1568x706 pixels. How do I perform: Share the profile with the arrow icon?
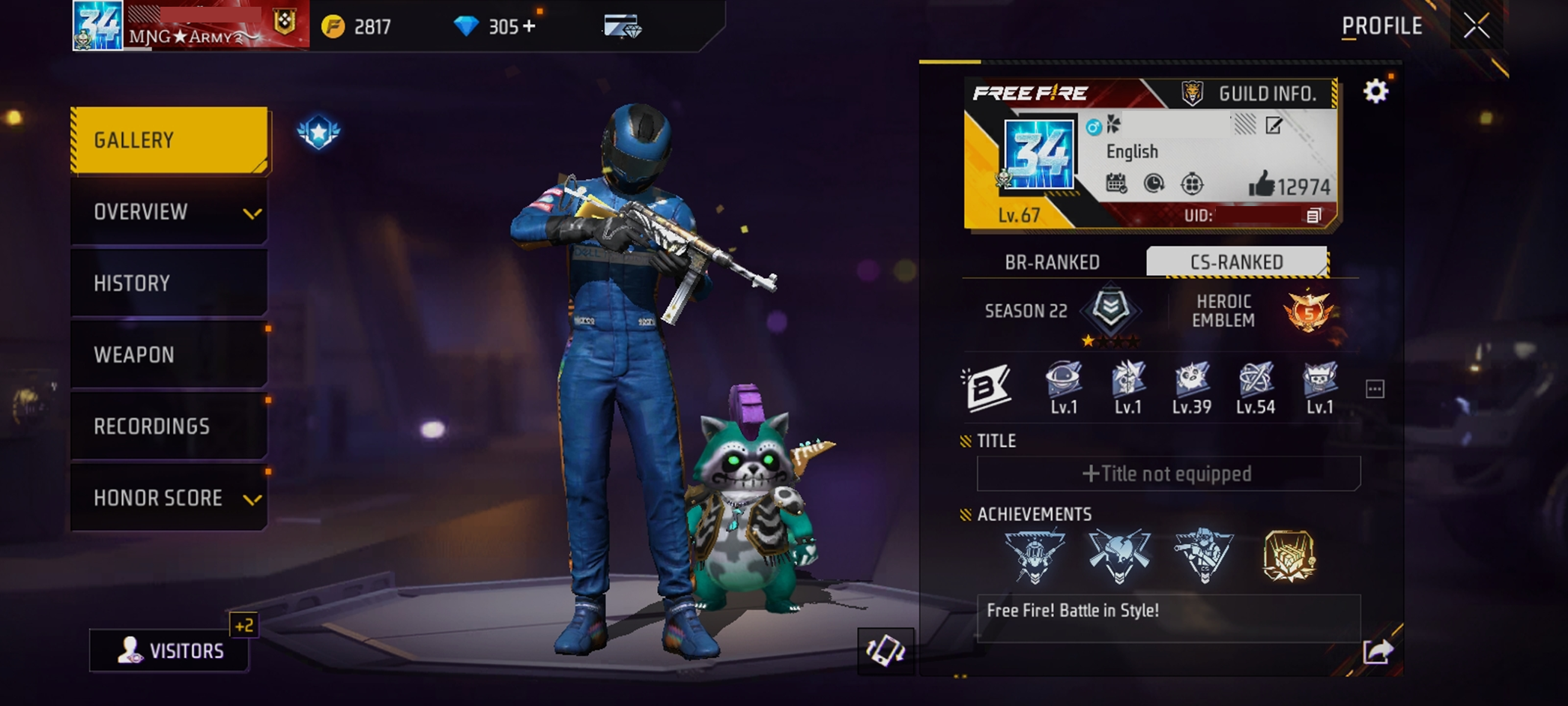click(x=1377, y=651)
